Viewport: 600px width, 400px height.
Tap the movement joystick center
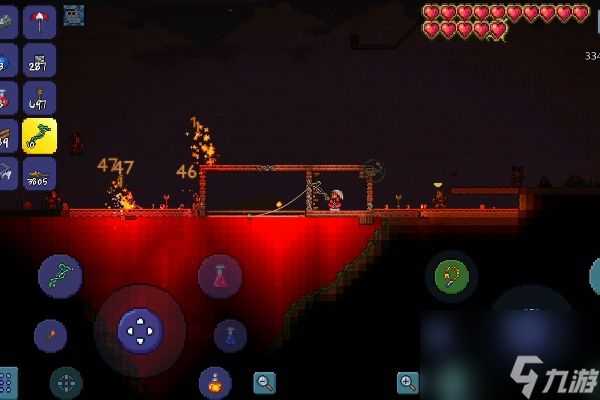pos(139,329)
